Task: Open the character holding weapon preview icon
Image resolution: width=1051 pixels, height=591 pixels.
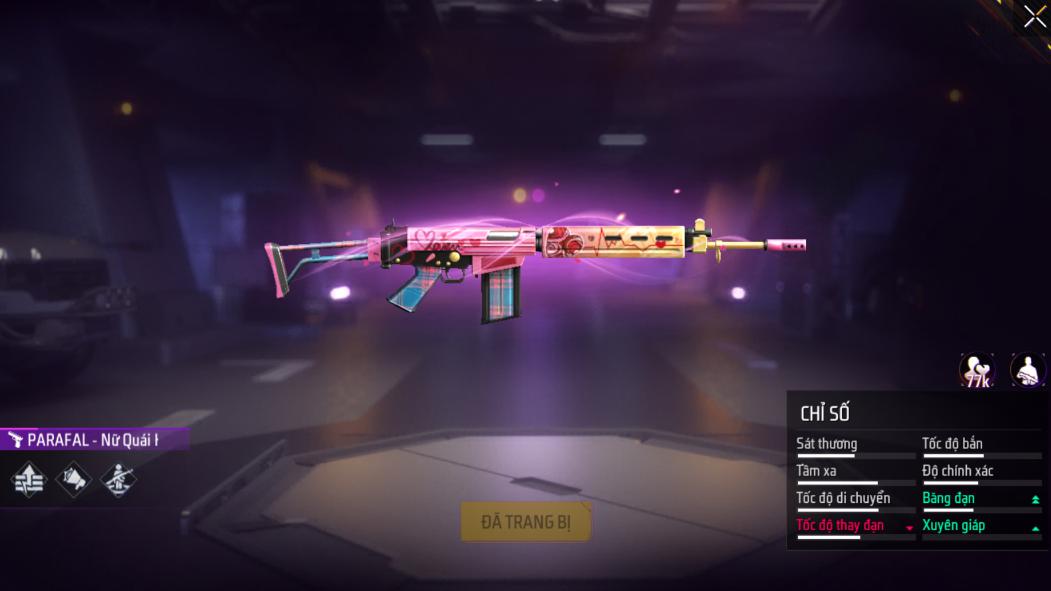Action: pos(1027,370)
